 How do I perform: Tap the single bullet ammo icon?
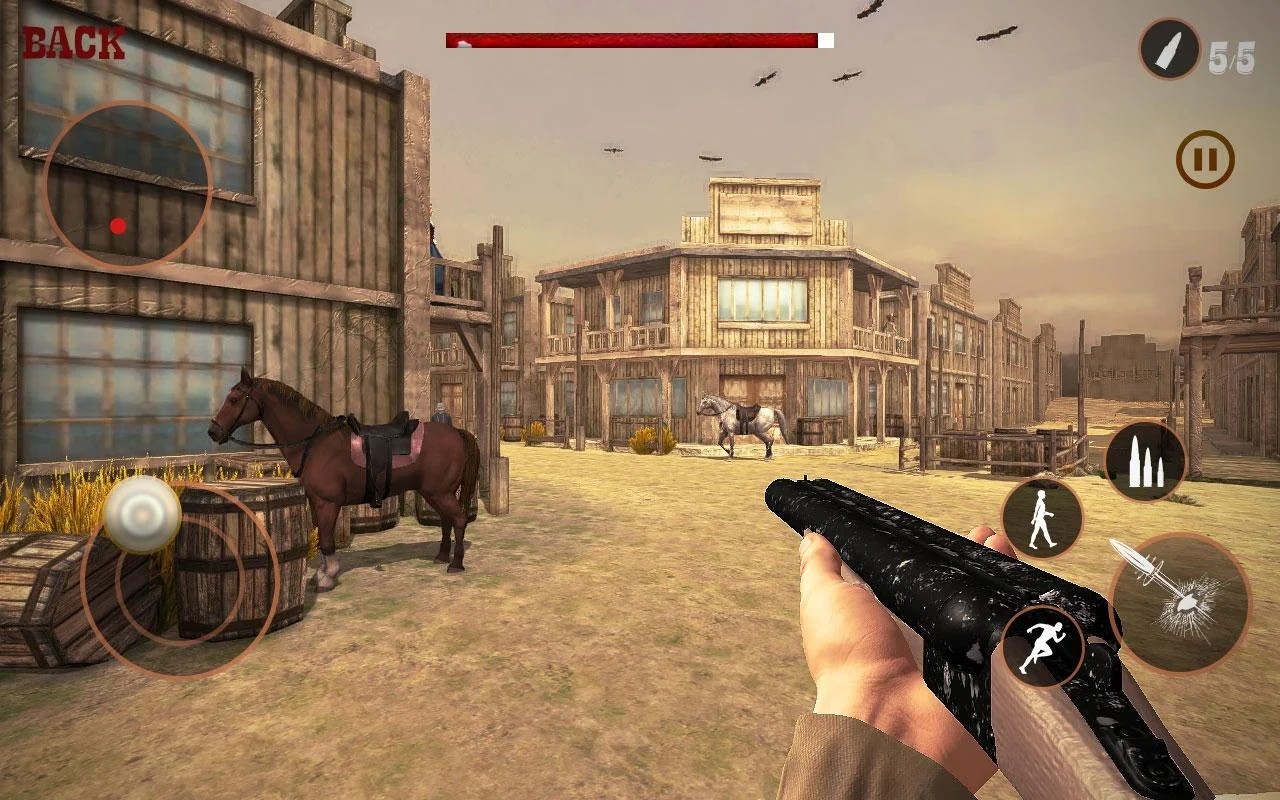click(x=1169, y=49)
